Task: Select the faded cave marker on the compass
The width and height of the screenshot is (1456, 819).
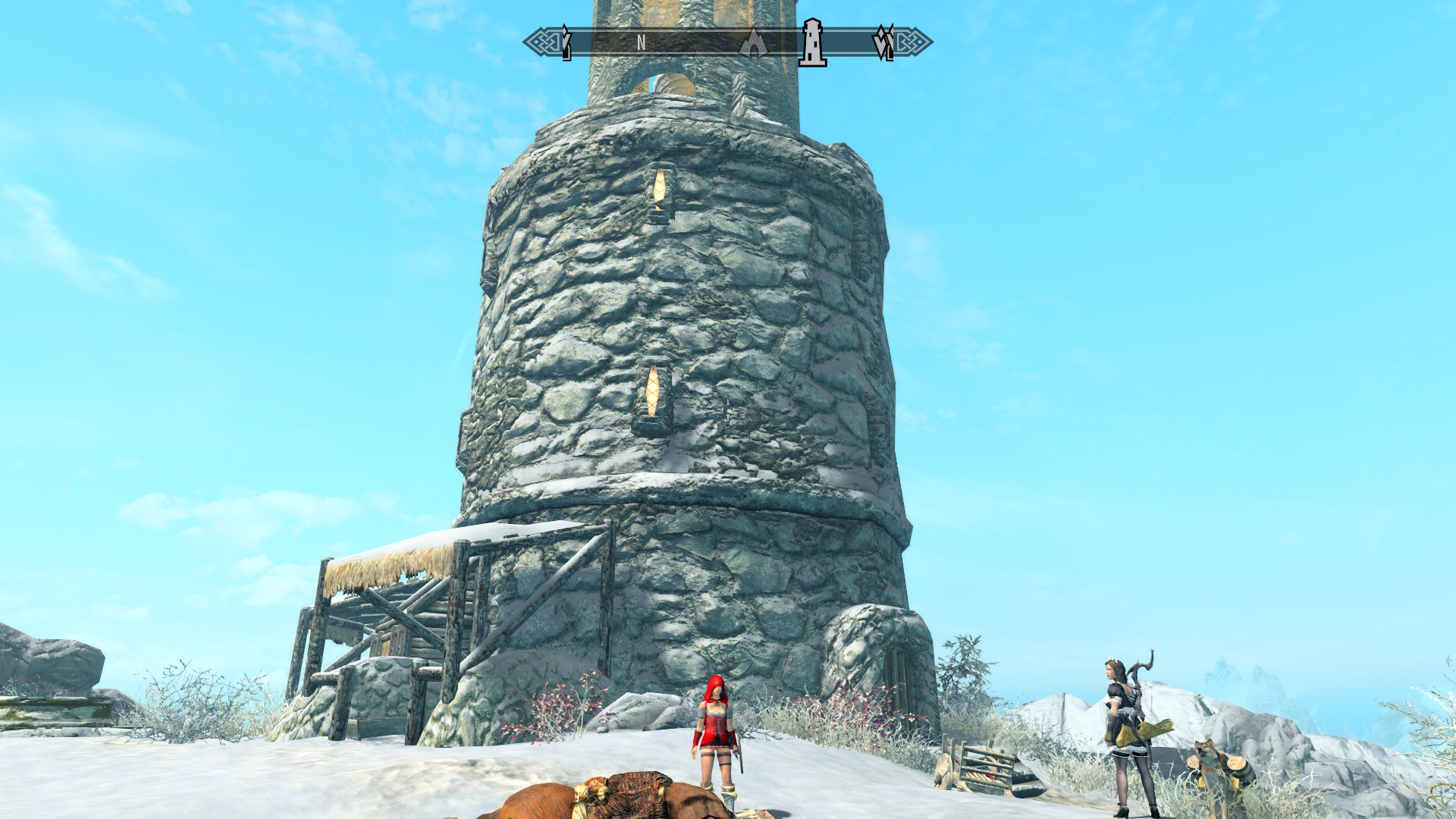Action: pyautogui.click(x=755, y=42)
